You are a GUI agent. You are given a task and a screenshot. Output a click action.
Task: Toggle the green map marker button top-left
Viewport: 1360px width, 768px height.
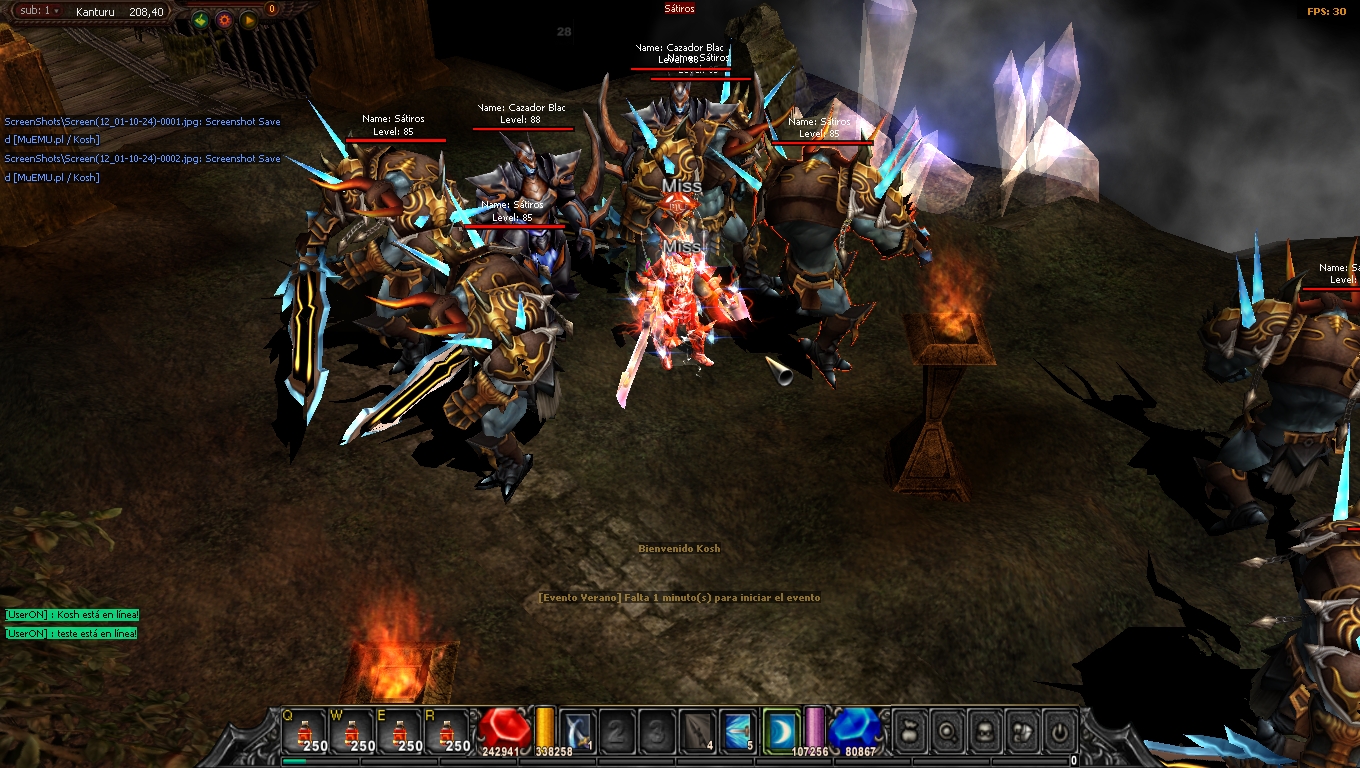[x=201, y=20]
